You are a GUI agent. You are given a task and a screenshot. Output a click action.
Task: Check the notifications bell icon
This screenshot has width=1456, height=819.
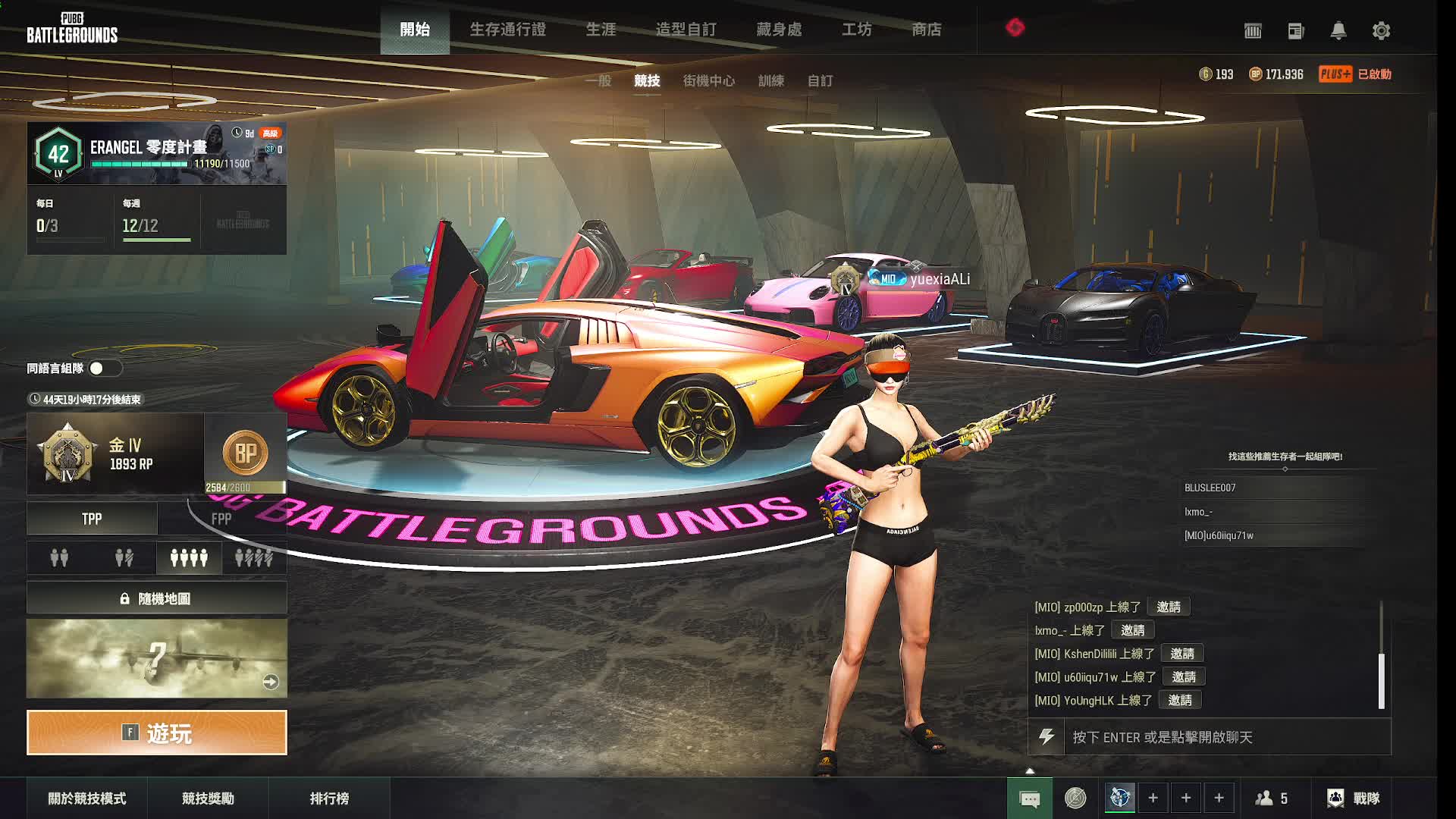1338,31
